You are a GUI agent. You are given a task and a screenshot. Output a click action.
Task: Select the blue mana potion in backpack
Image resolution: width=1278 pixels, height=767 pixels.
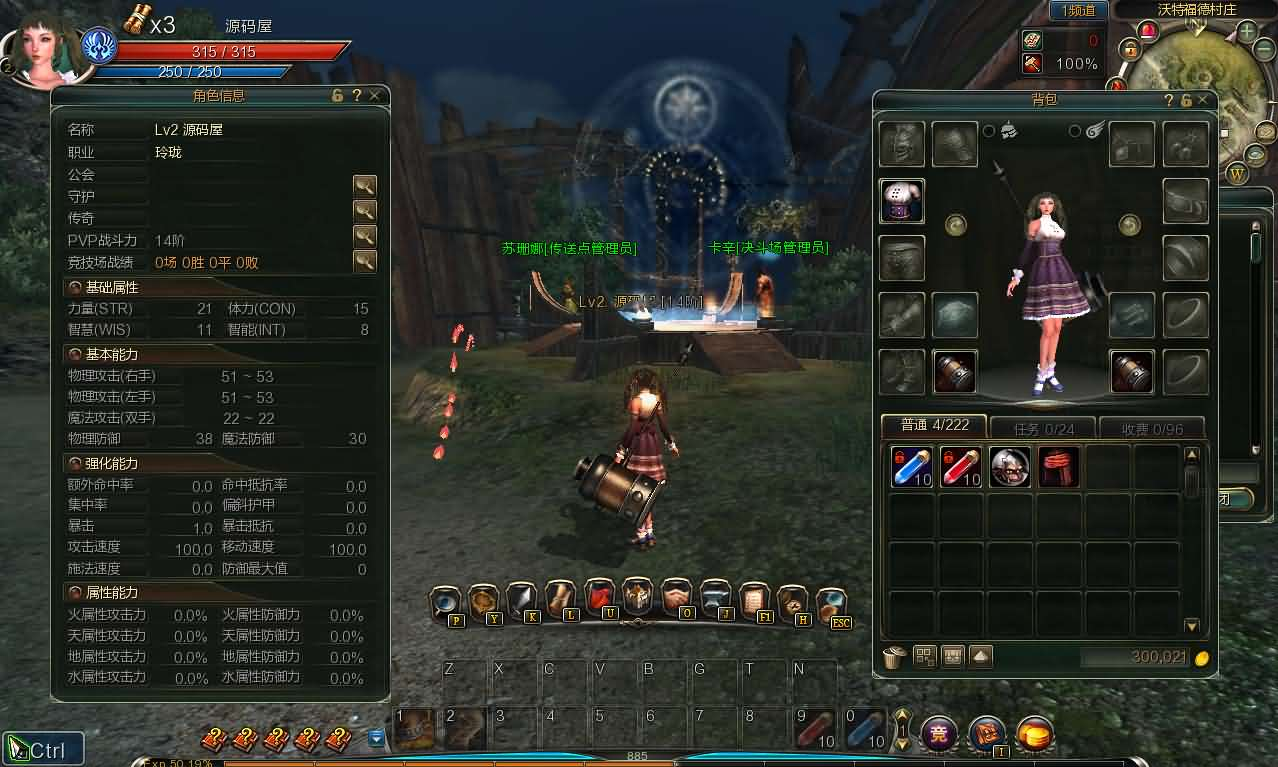point(911,467)
